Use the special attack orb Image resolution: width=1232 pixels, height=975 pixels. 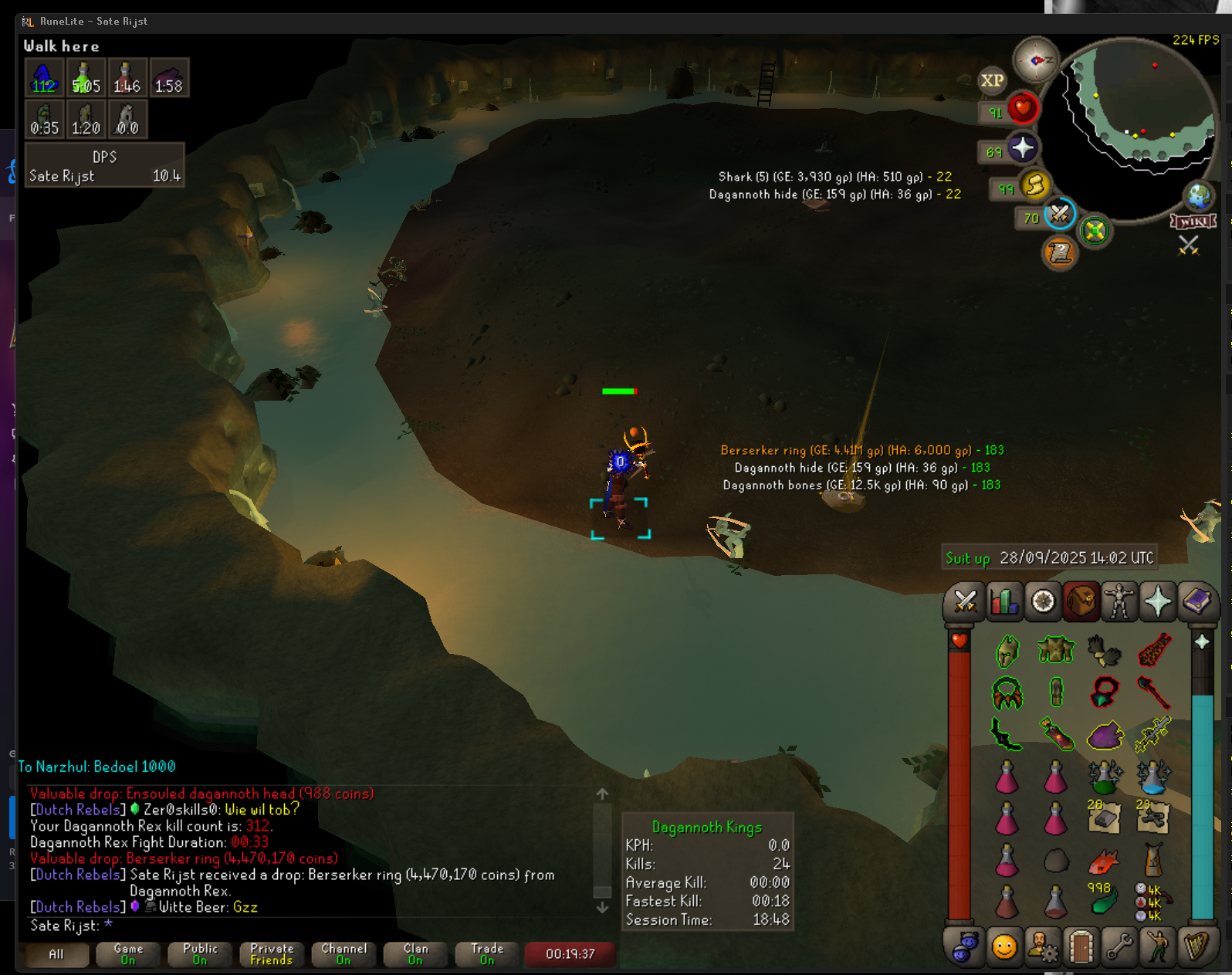(x=1060, y=214)
